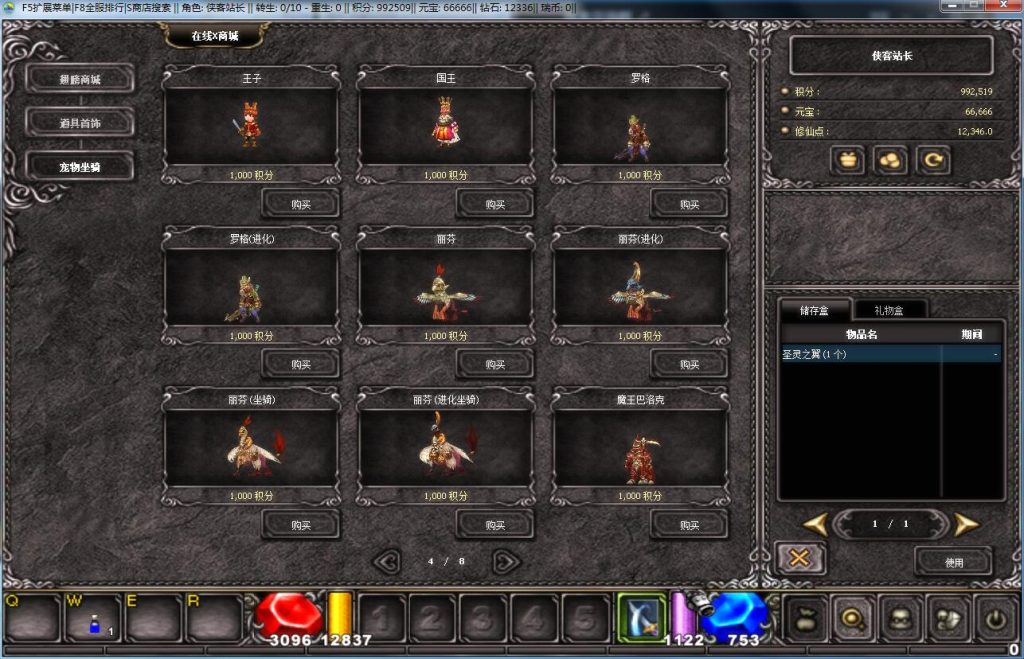Open the 翅膀商城 shop category
1024x659 pixels.
click(x=80, y=78)
